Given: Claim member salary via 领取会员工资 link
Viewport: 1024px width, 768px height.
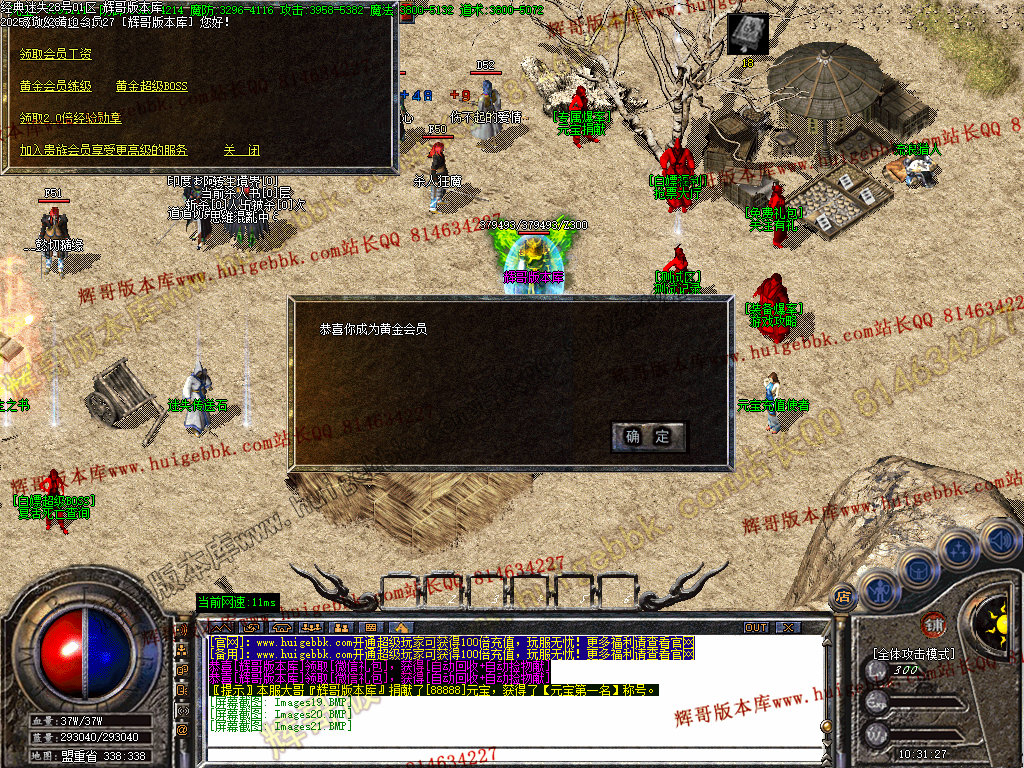Looking at the screenshot, I should (56, 54).
